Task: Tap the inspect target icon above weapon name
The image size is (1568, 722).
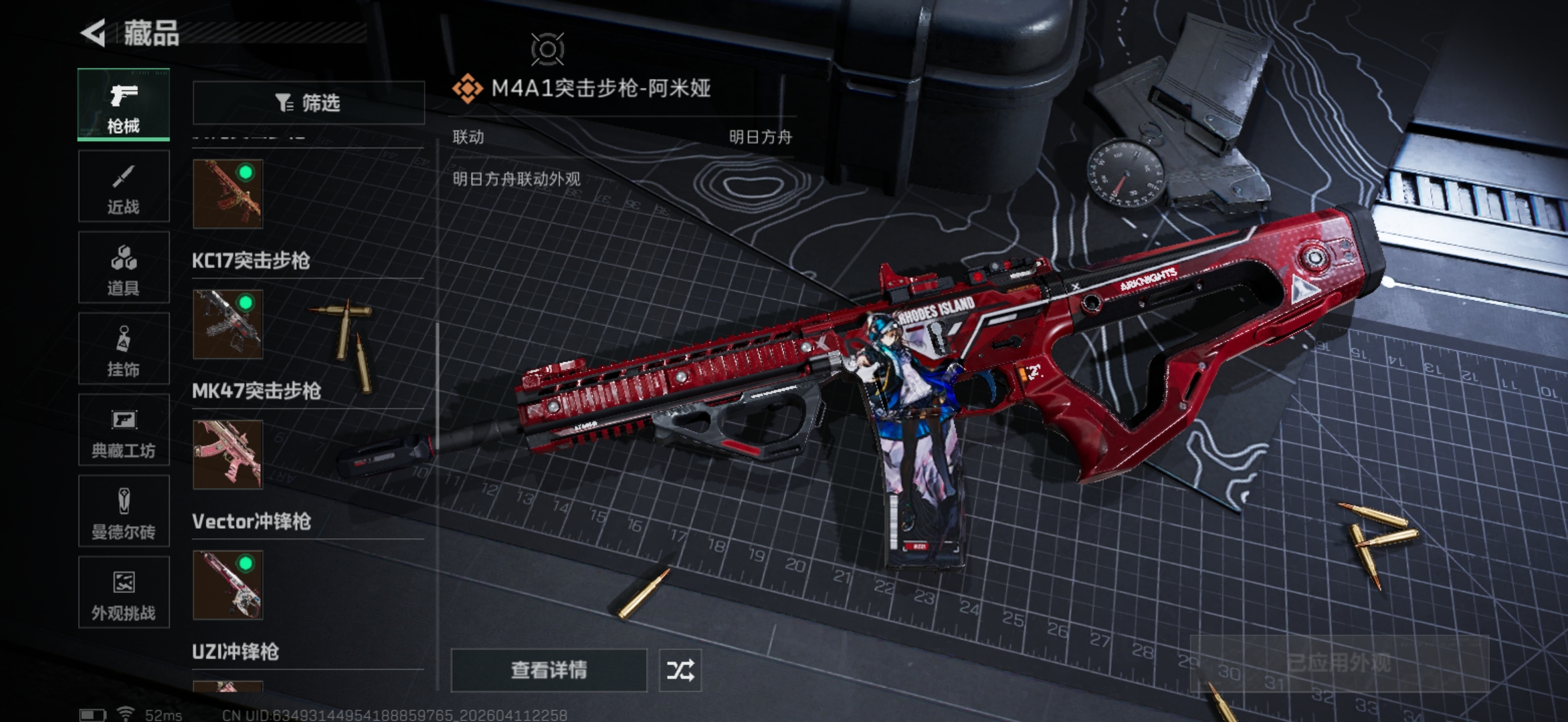Action: pyautogui.click(x=547, y=49)
